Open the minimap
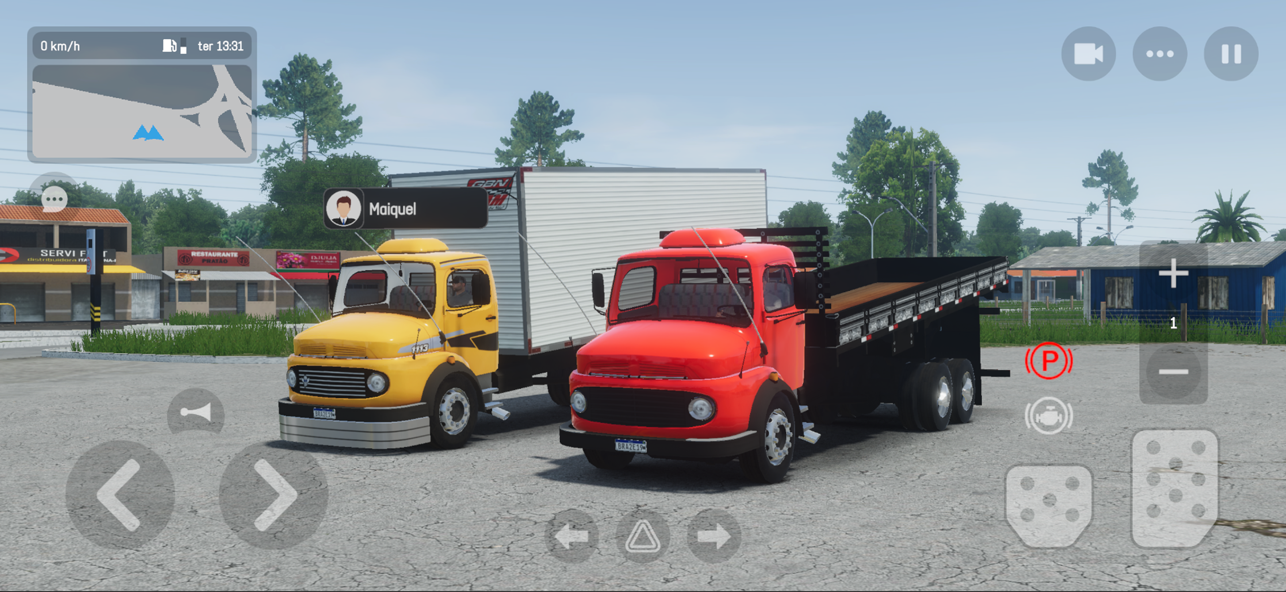 point(142,110)
